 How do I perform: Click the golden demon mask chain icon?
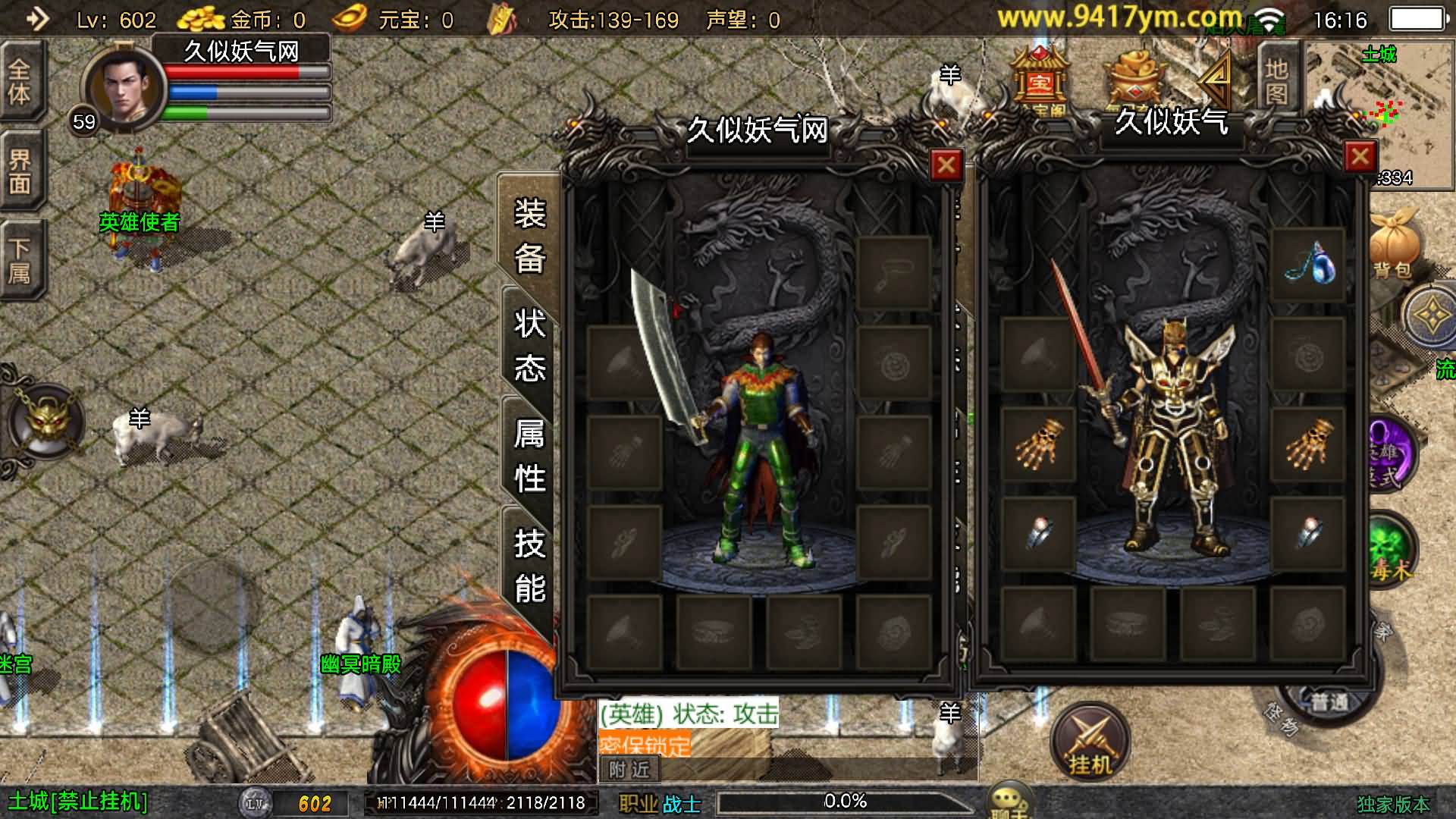pyautogui.click(x=47, y=422)
